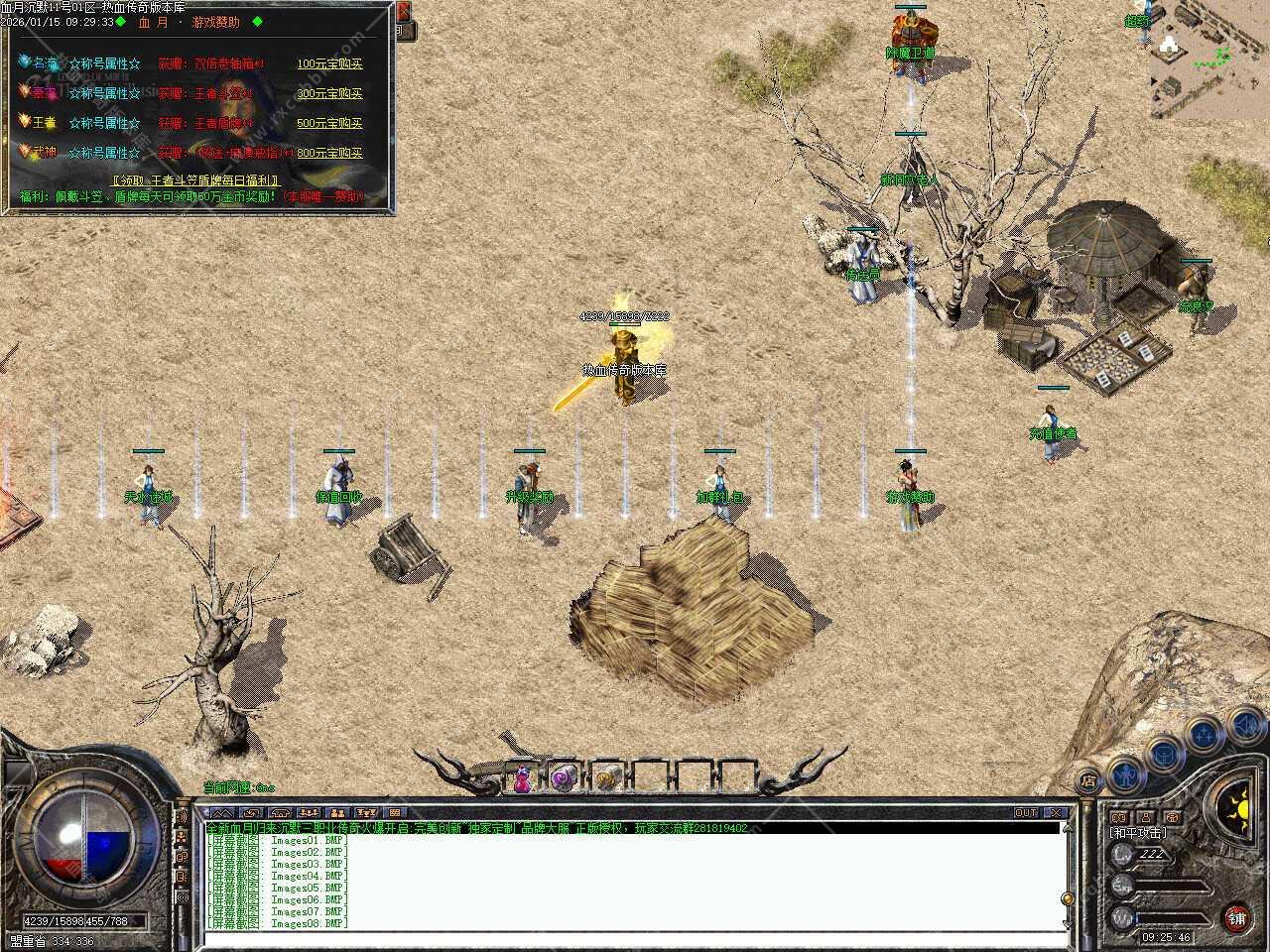Toggle the 和平攻击 attack mode label
1270x952 pixels.
1138,833
